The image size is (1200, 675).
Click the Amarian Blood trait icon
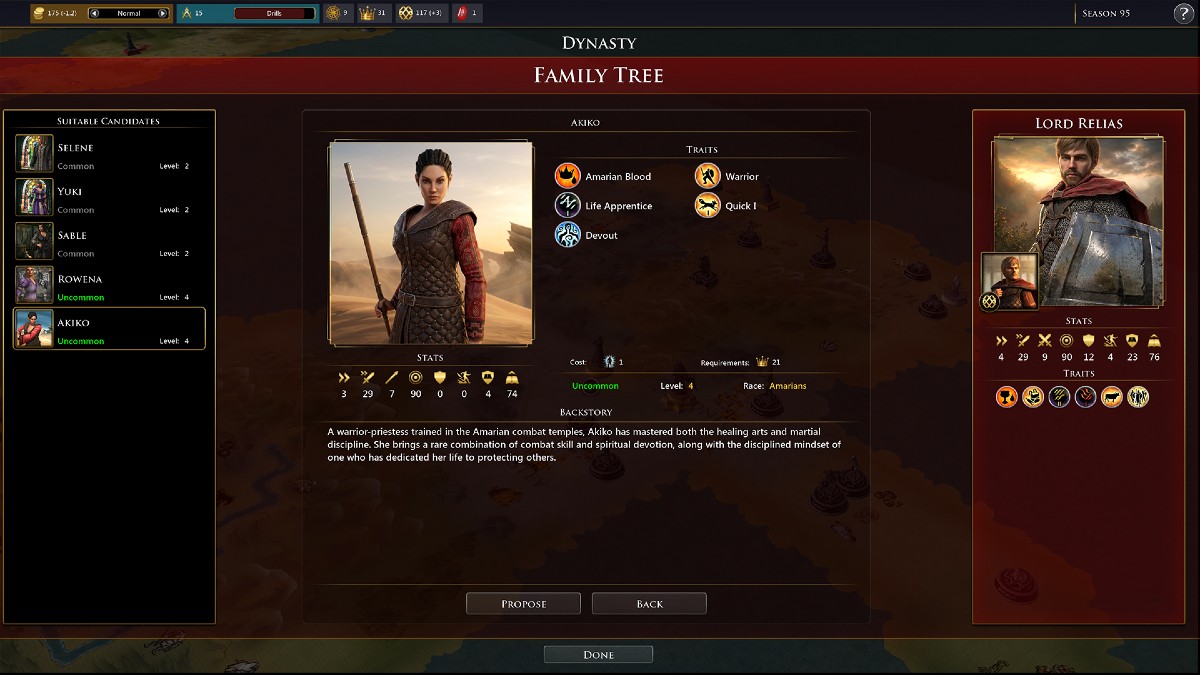click(x=568, y=176)
